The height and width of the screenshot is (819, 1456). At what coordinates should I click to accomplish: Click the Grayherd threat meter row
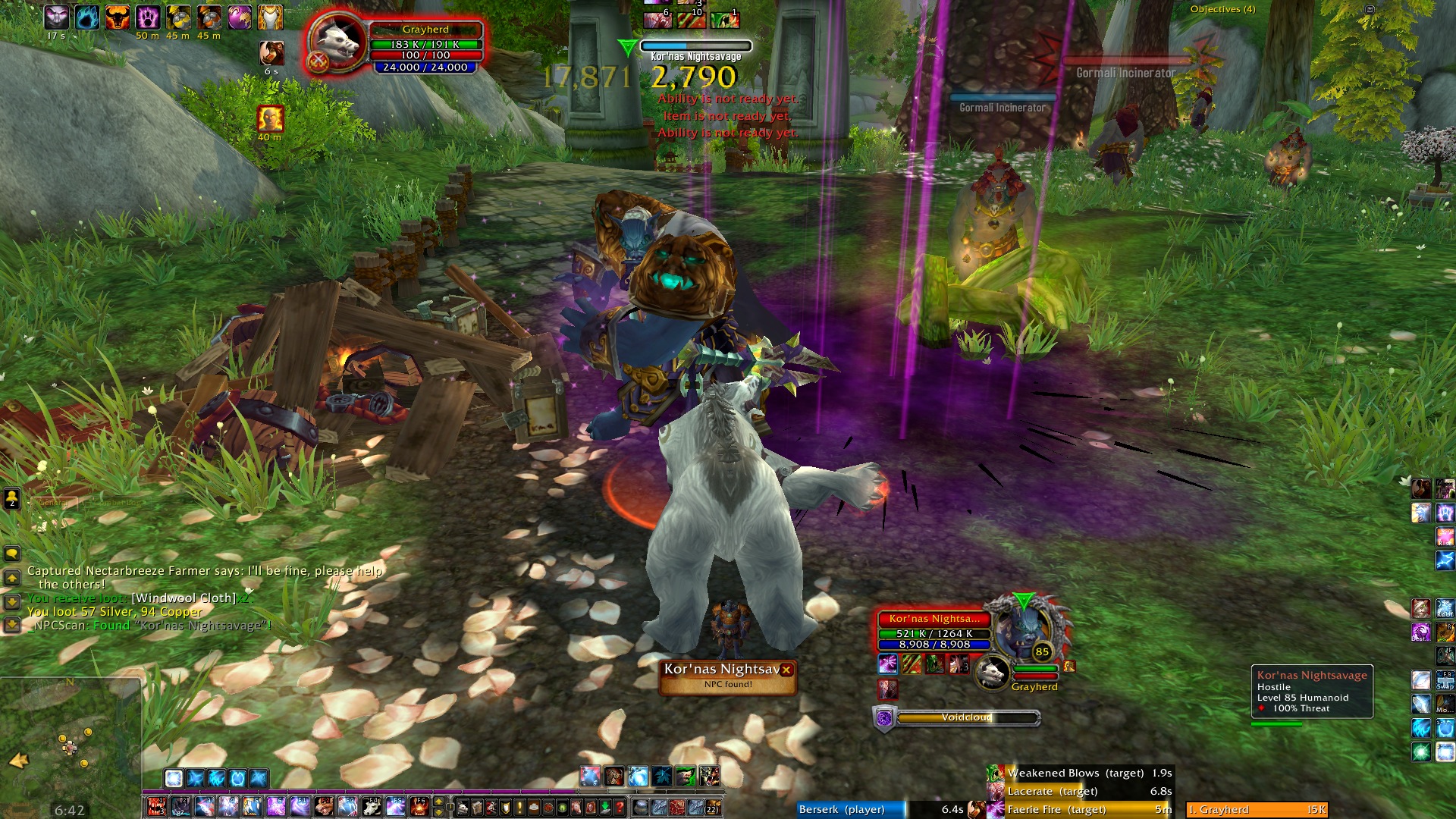tap(1257, 810)
